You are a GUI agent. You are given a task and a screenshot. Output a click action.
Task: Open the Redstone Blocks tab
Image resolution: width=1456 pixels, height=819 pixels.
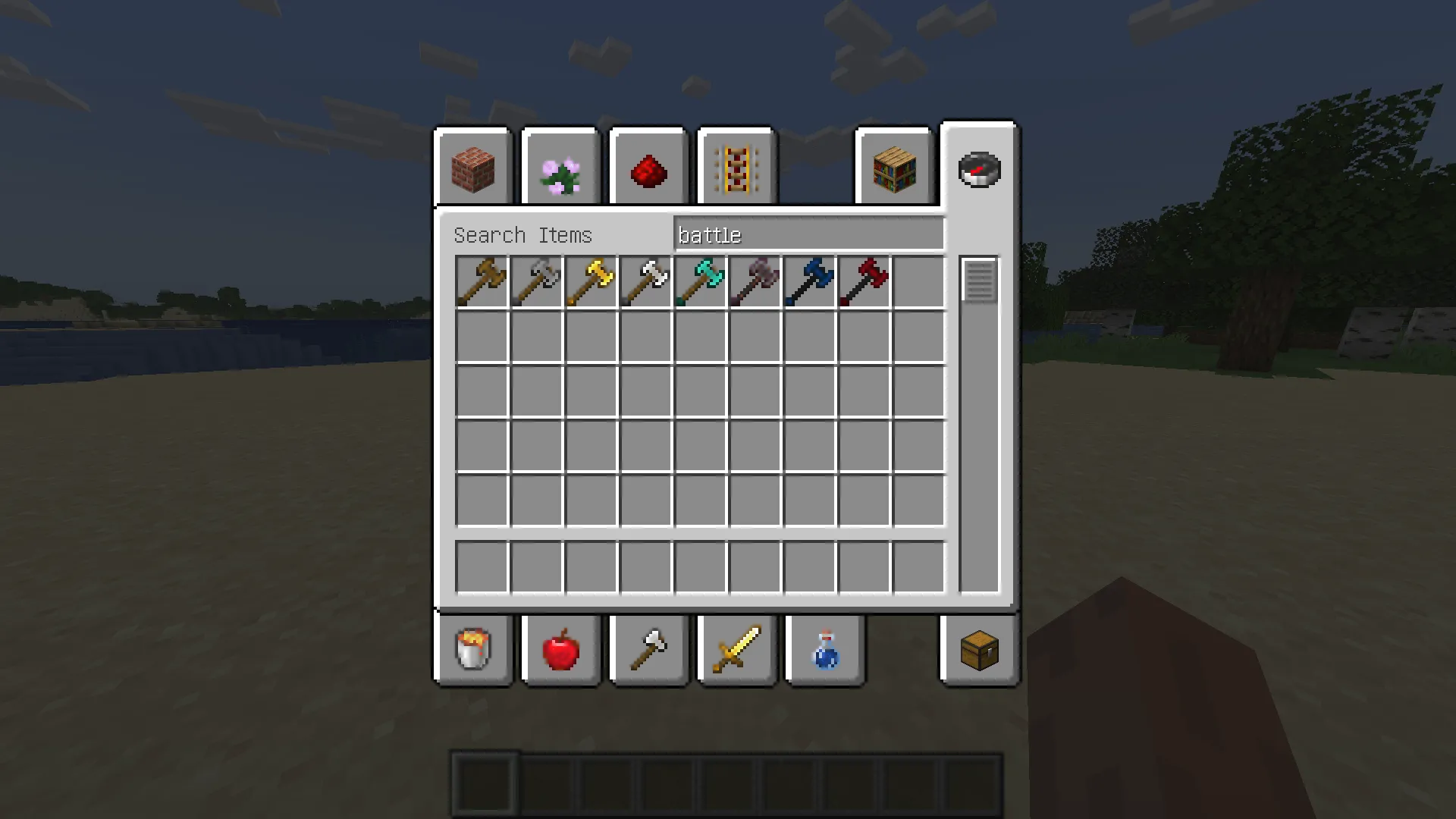coord(648,167)
